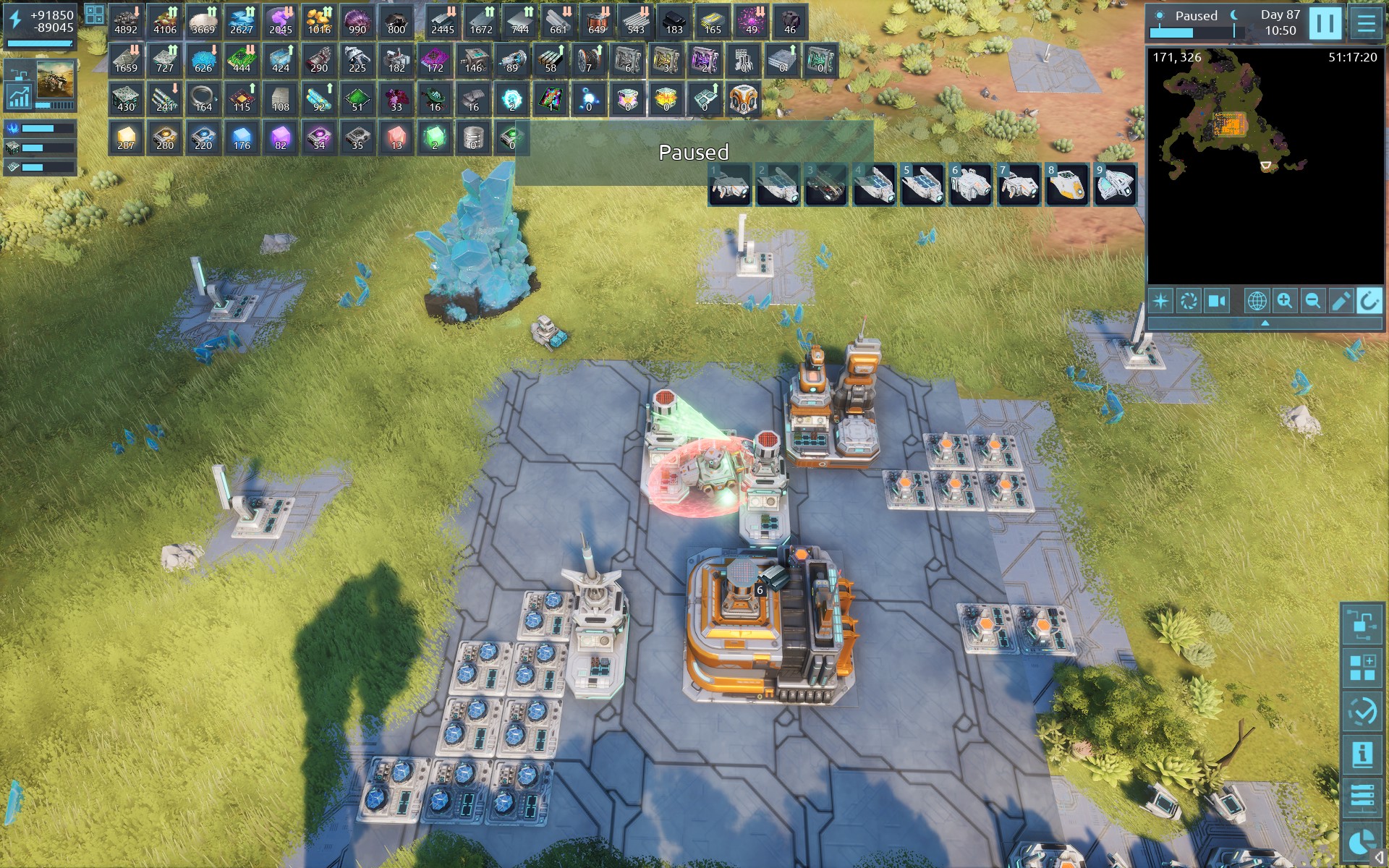This screenshot has width=1389, height=868.
Task: Click the compass star button under minimap
Action: [1160, 301]
